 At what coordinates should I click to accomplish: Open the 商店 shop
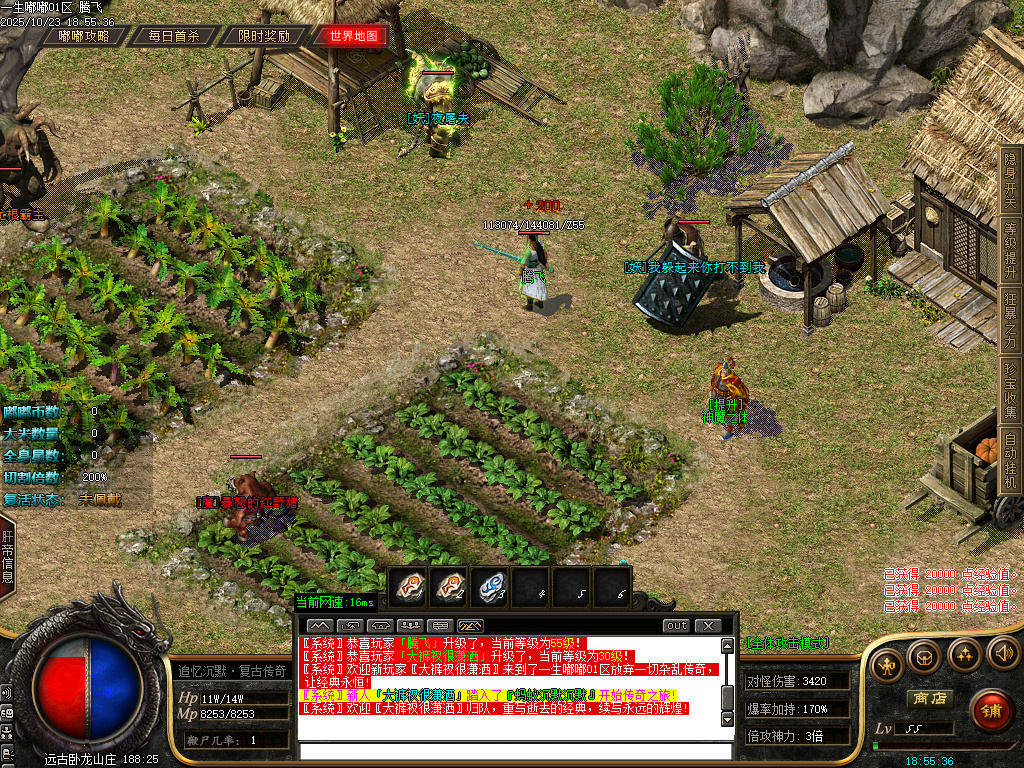(927, 699)
